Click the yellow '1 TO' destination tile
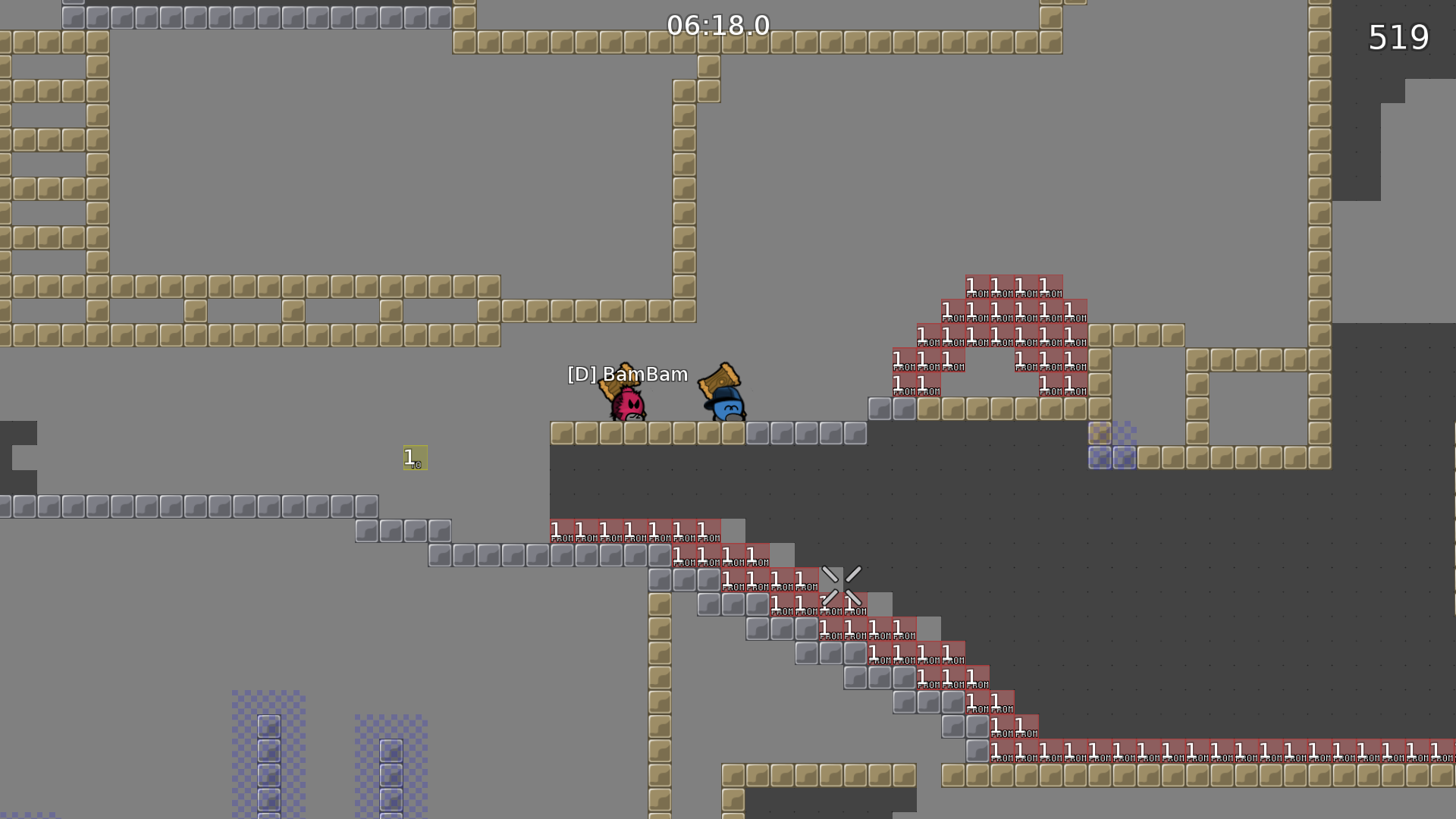Screen dimensions: 1456x819 coord(415,458)
